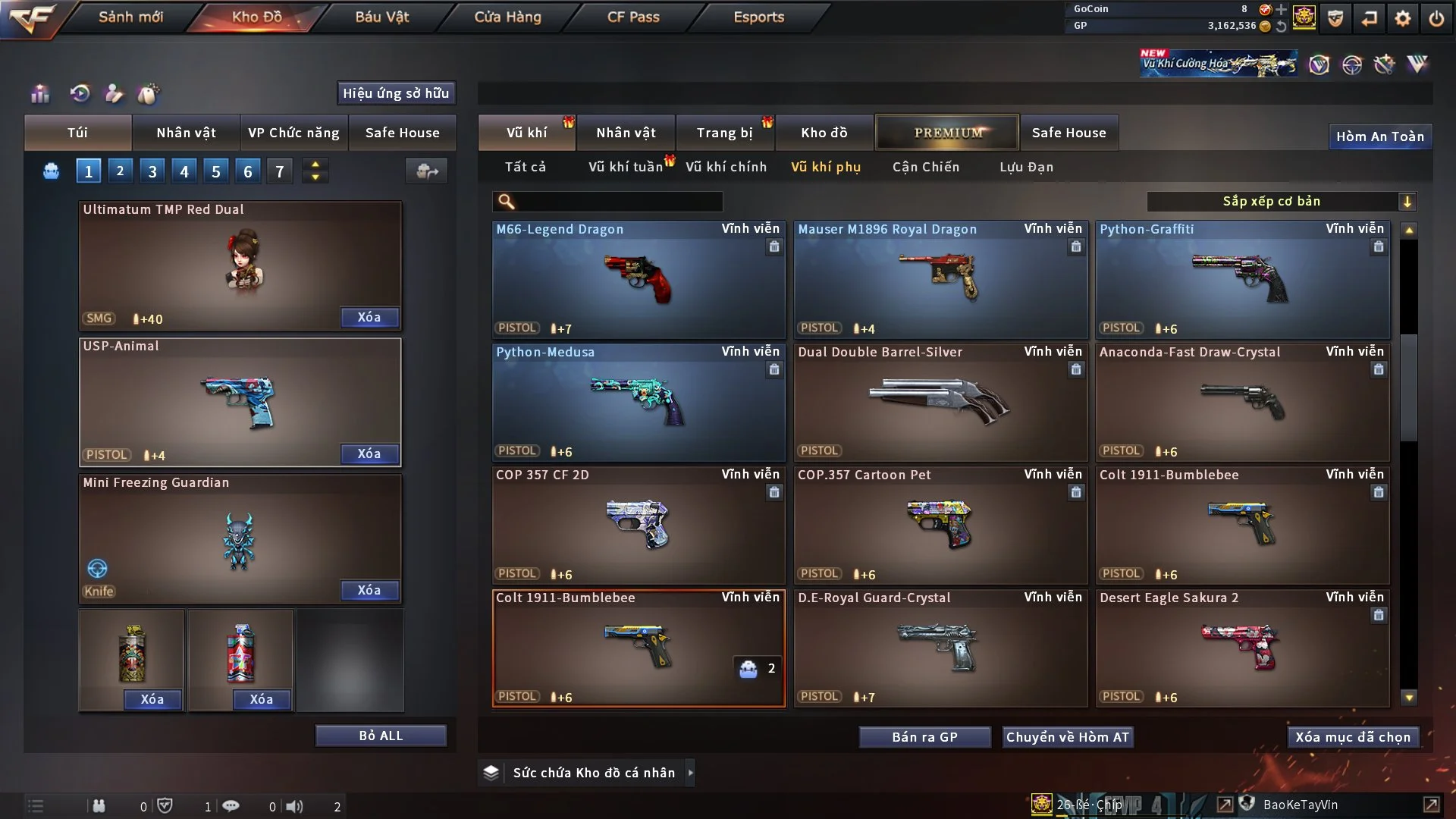Open the Cửa Hàng shop menu
The width and height of the screenshot is (1456, 819).
pos(507,17)
